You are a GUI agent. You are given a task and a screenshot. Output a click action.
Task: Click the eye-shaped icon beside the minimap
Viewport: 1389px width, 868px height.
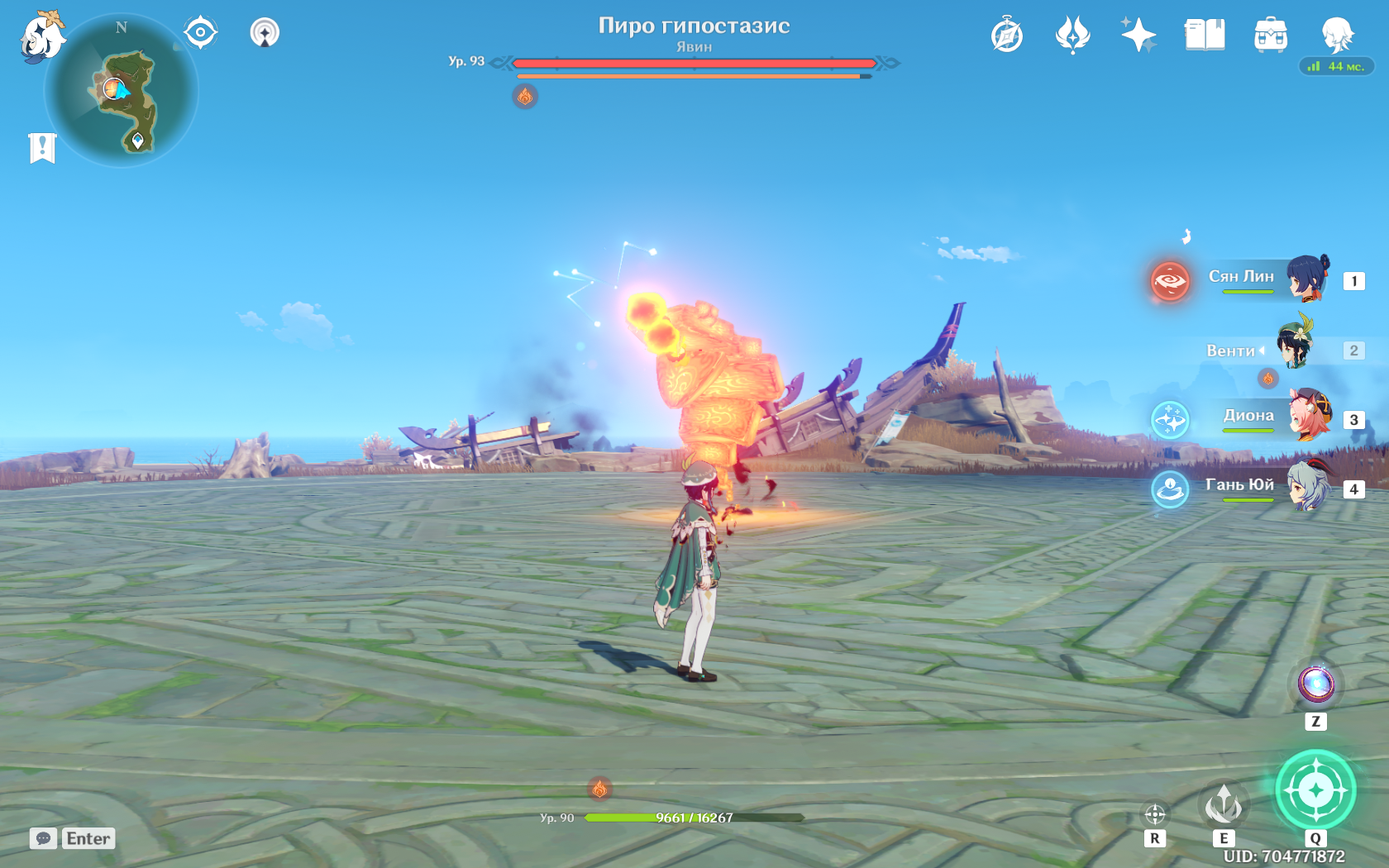point(200,33)
